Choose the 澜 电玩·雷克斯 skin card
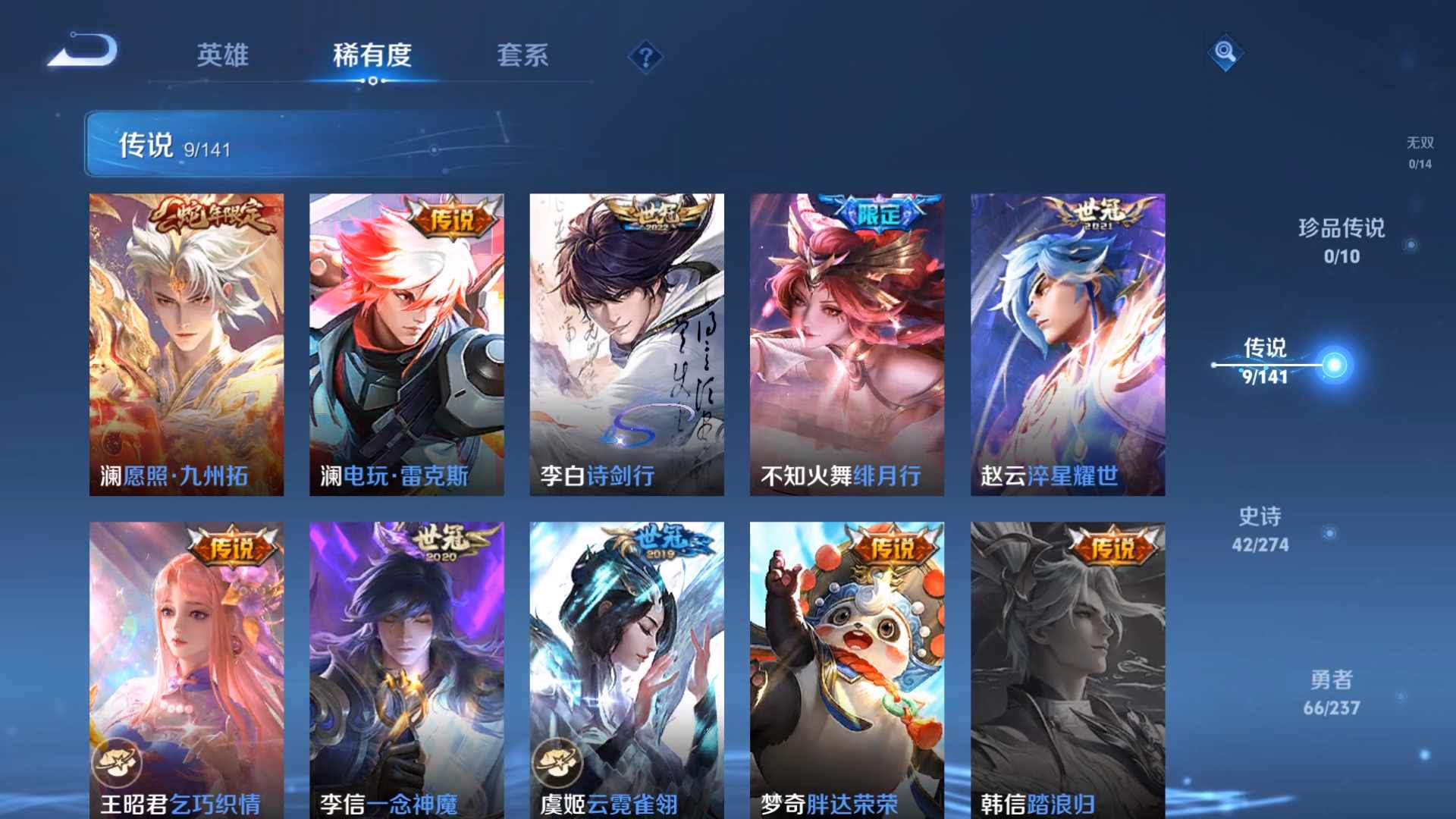This screenshot has height=819, width=1456. point(406,344)
